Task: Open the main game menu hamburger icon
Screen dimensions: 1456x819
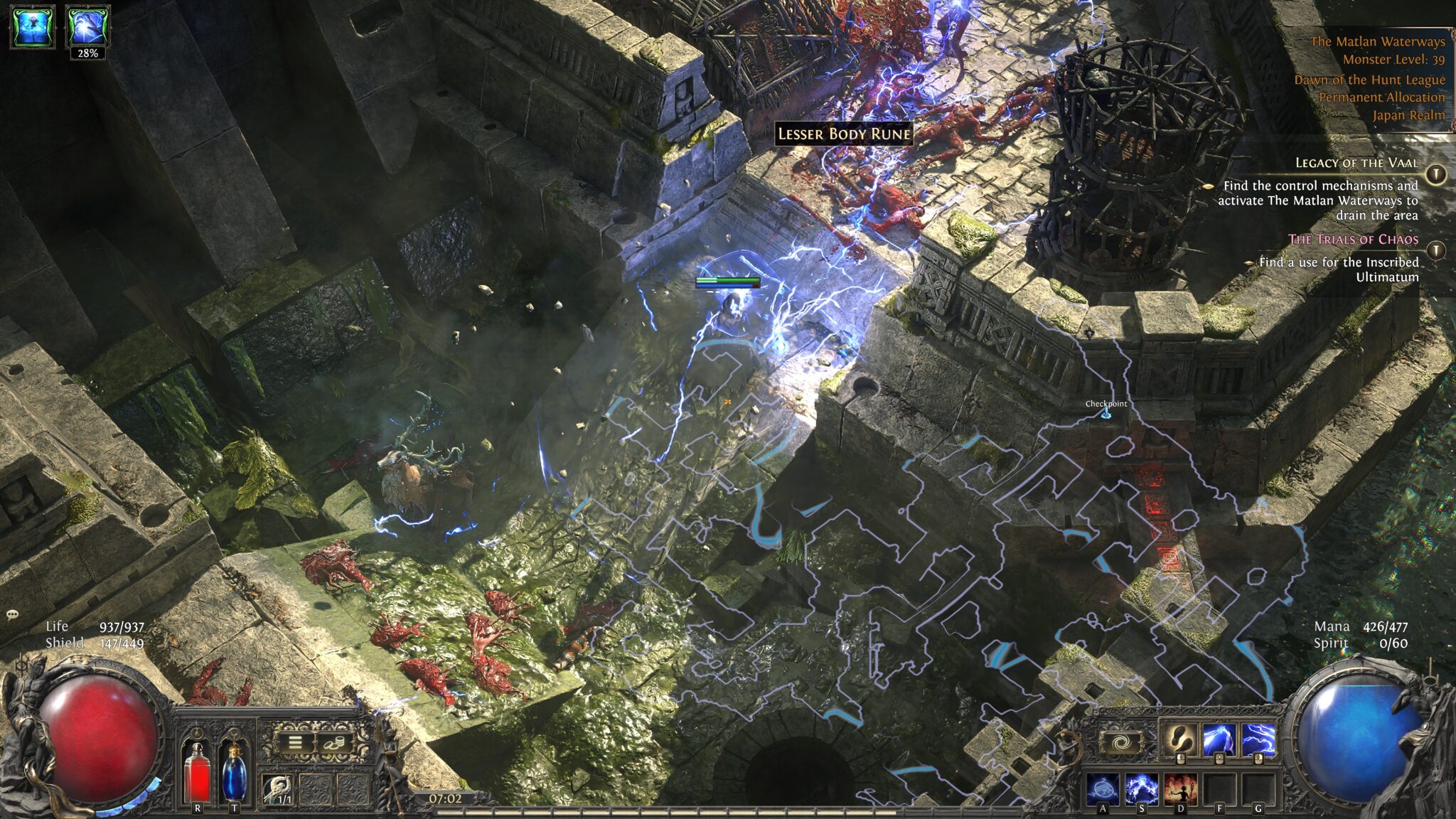Action: 294,743
